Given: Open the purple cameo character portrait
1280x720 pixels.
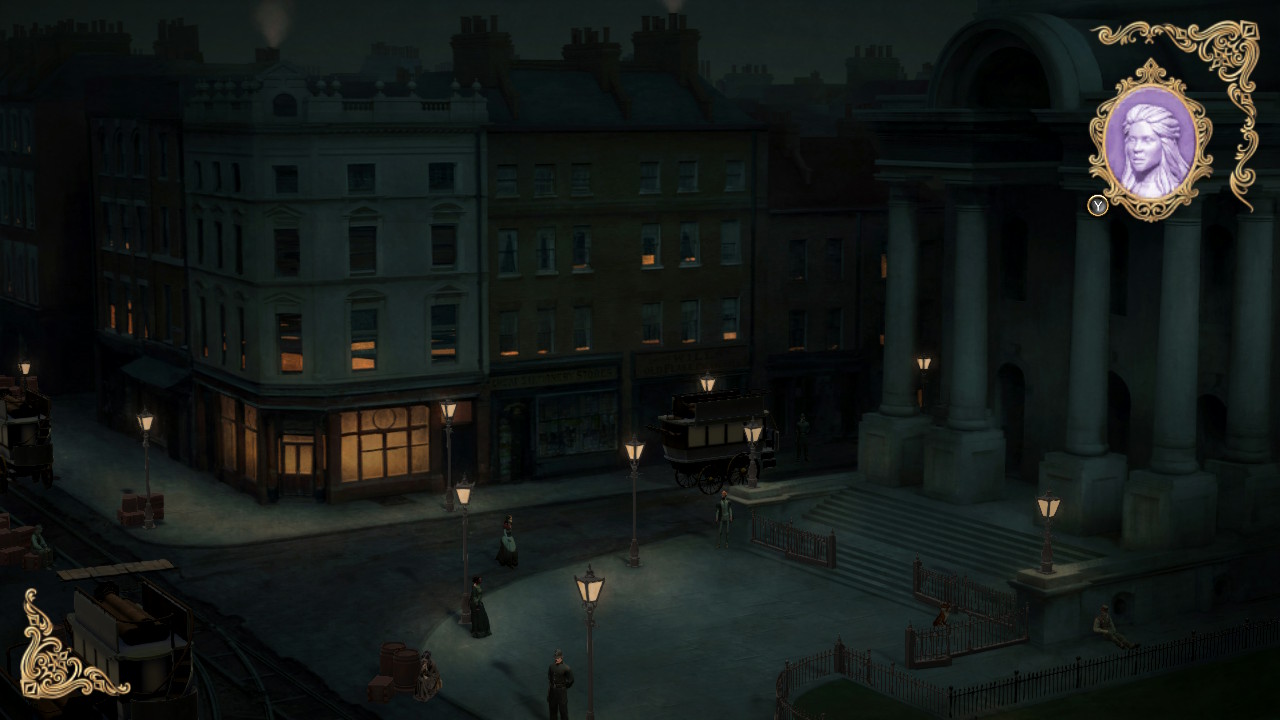Looking at the screenshot, I should pyautogui.click(x=1150, y=141).
